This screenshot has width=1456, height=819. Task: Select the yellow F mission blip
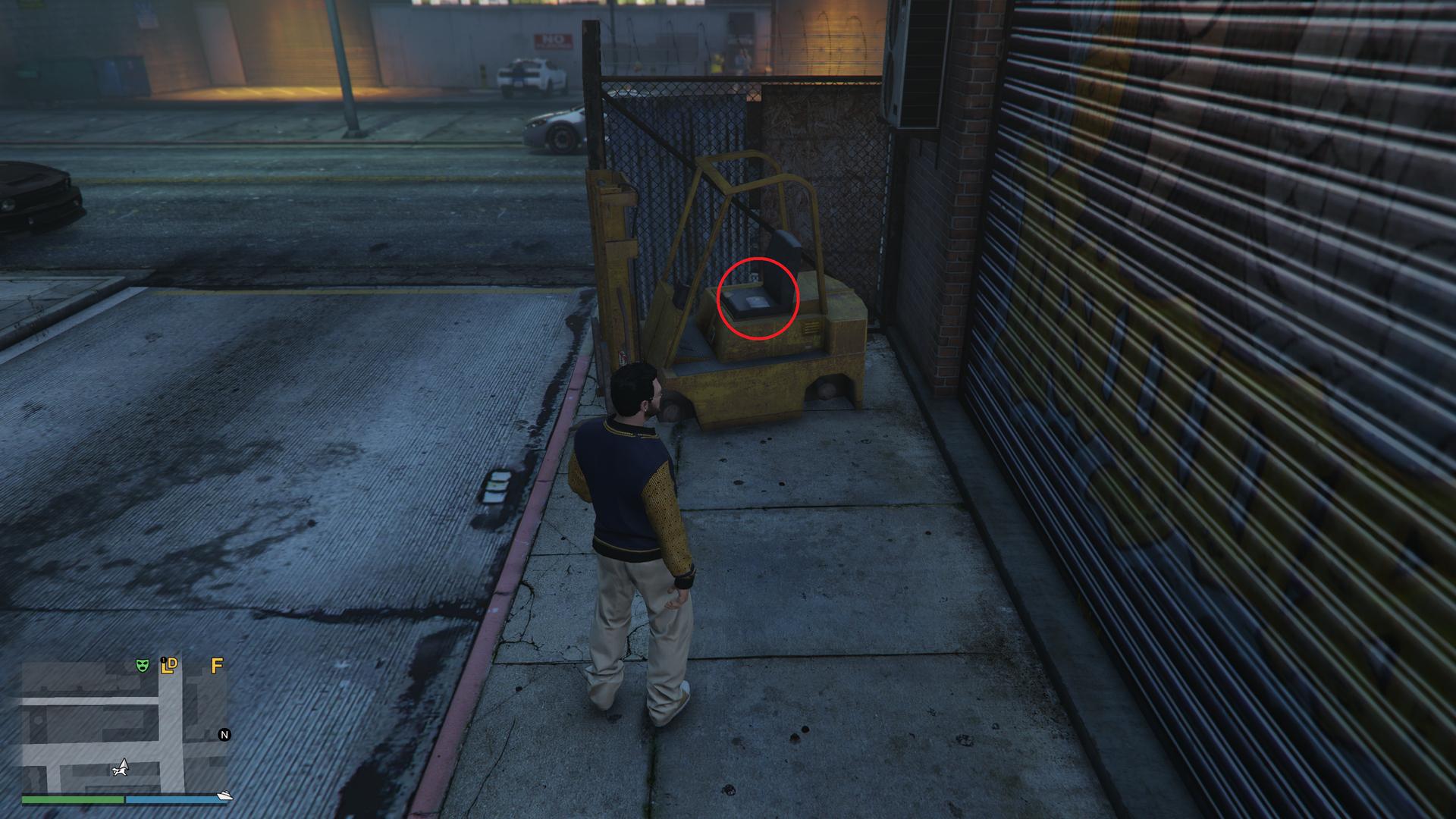point(217,666)
